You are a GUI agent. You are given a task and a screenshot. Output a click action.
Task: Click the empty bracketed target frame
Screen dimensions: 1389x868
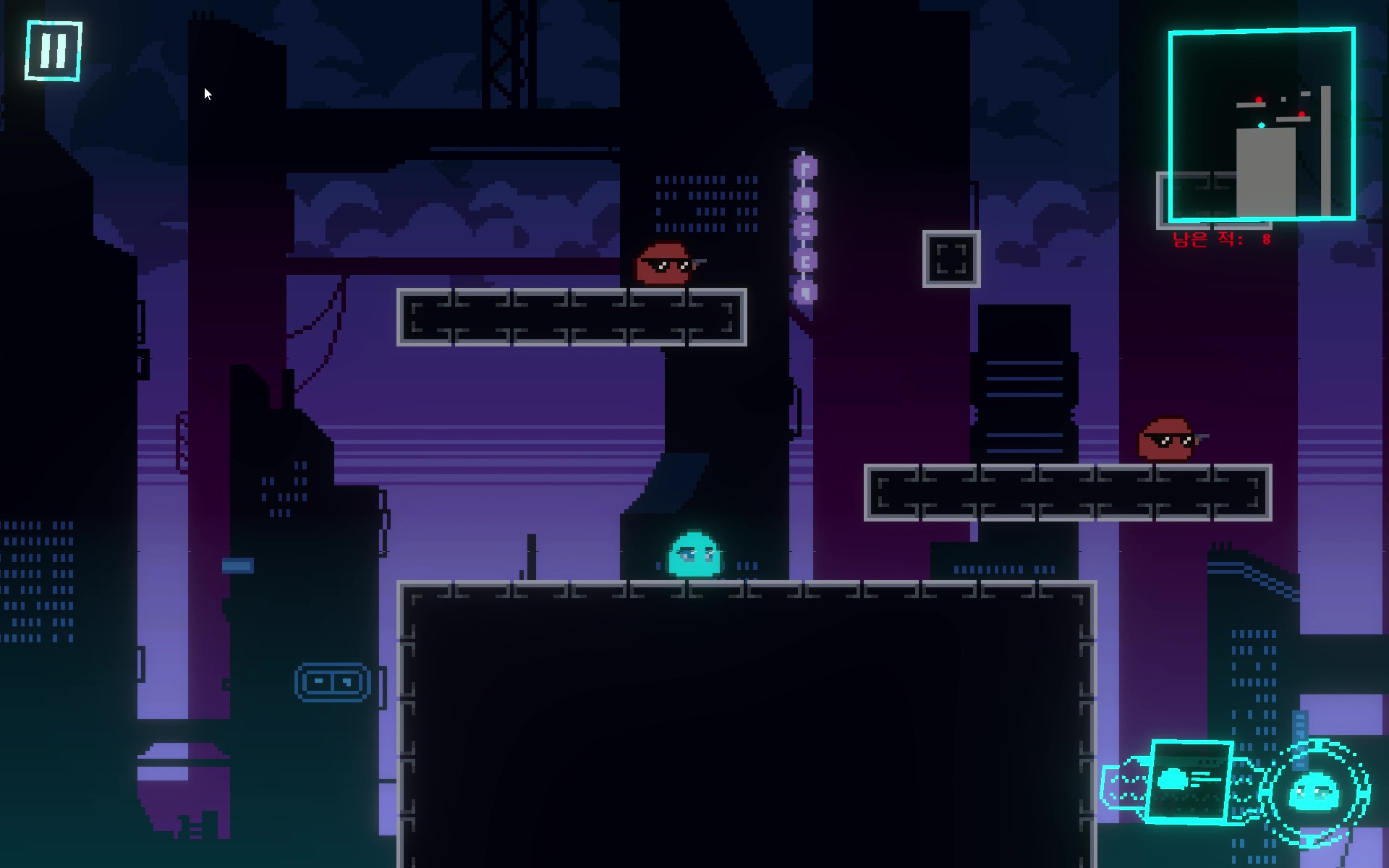click(x=951, y=259)
